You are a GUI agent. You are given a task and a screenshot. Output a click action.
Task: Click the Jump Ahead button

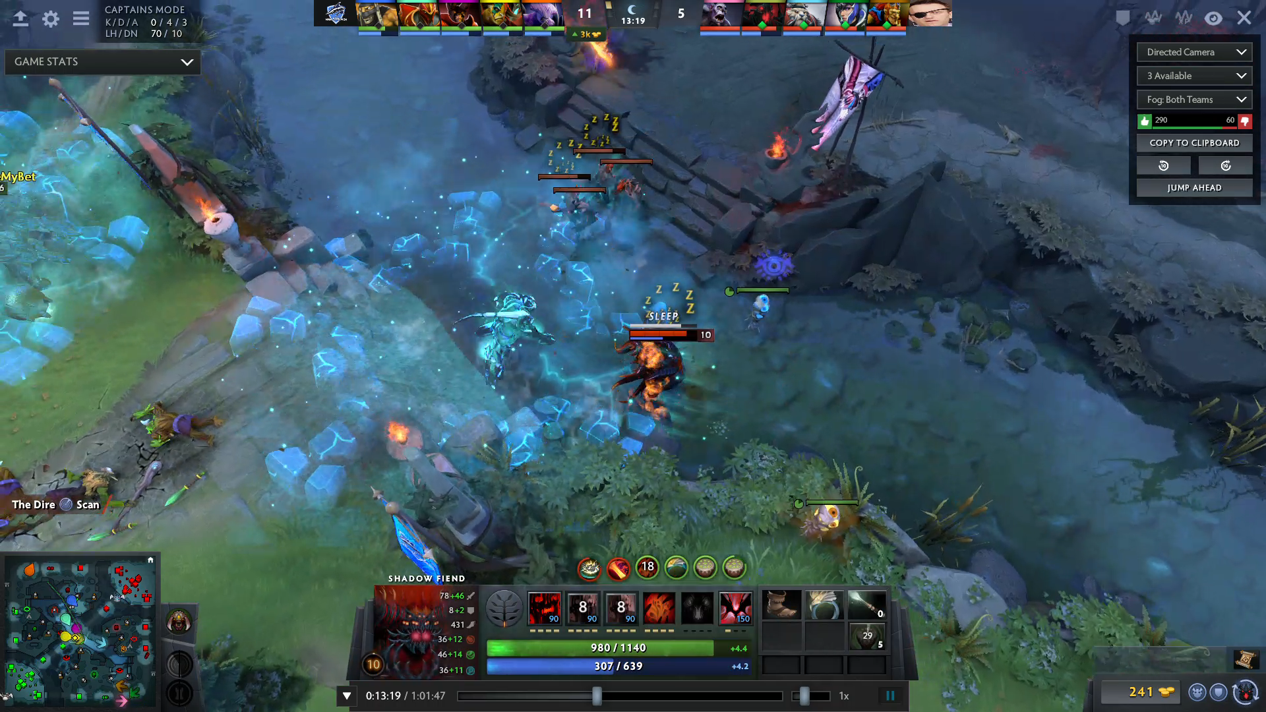pos(1194,188)
